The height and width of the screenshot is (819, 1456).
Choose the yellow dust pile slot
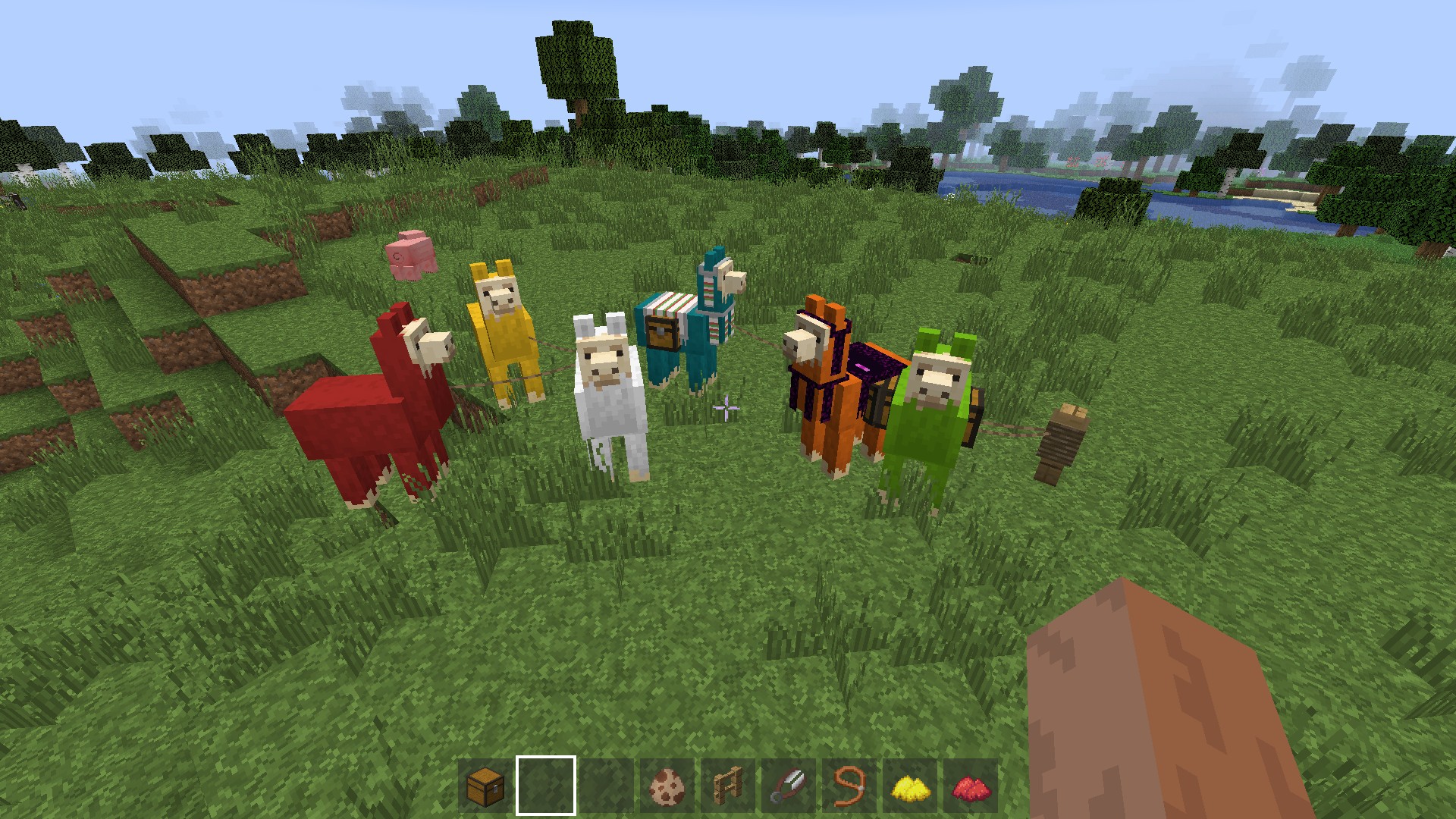click(910, 786)
